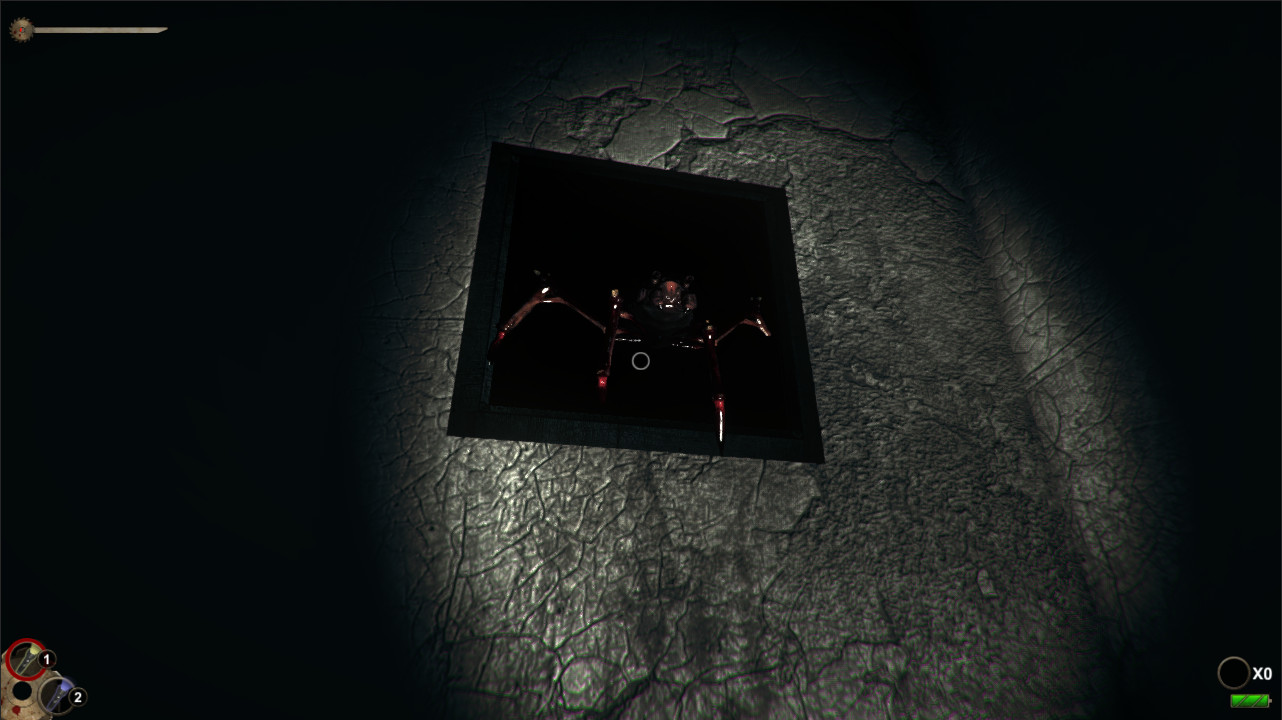Click the empty item counter circle
The image size is (1282, 720).
tap(1234, 672)
